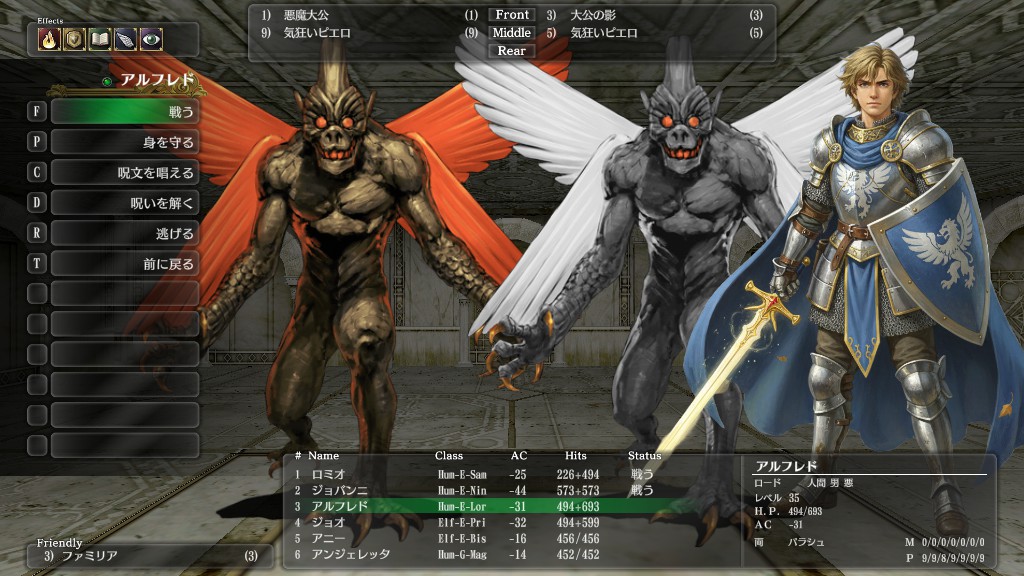Click the feather wing effect icon
The height and width of the screenshot is (576, 1024).
point(125,39)
